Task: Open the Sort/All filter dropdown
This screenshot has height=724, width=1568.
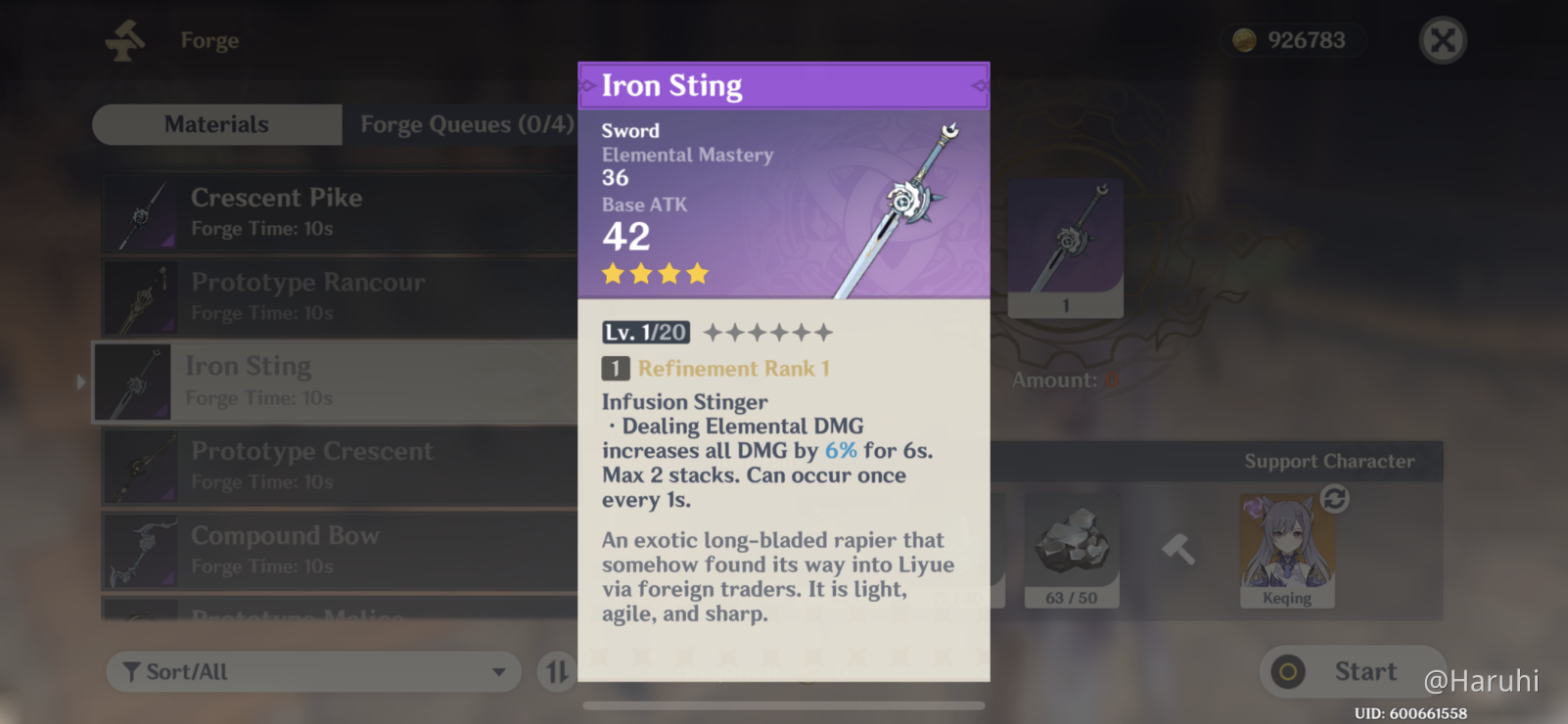Action: (312, 672)
